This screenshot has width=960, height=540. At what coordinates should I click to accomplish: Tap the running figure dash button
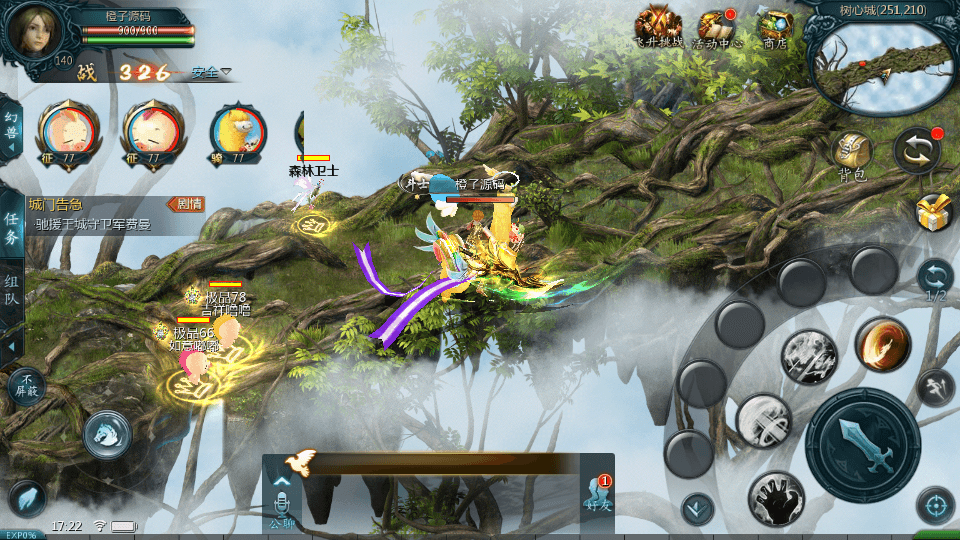(935, 387)
